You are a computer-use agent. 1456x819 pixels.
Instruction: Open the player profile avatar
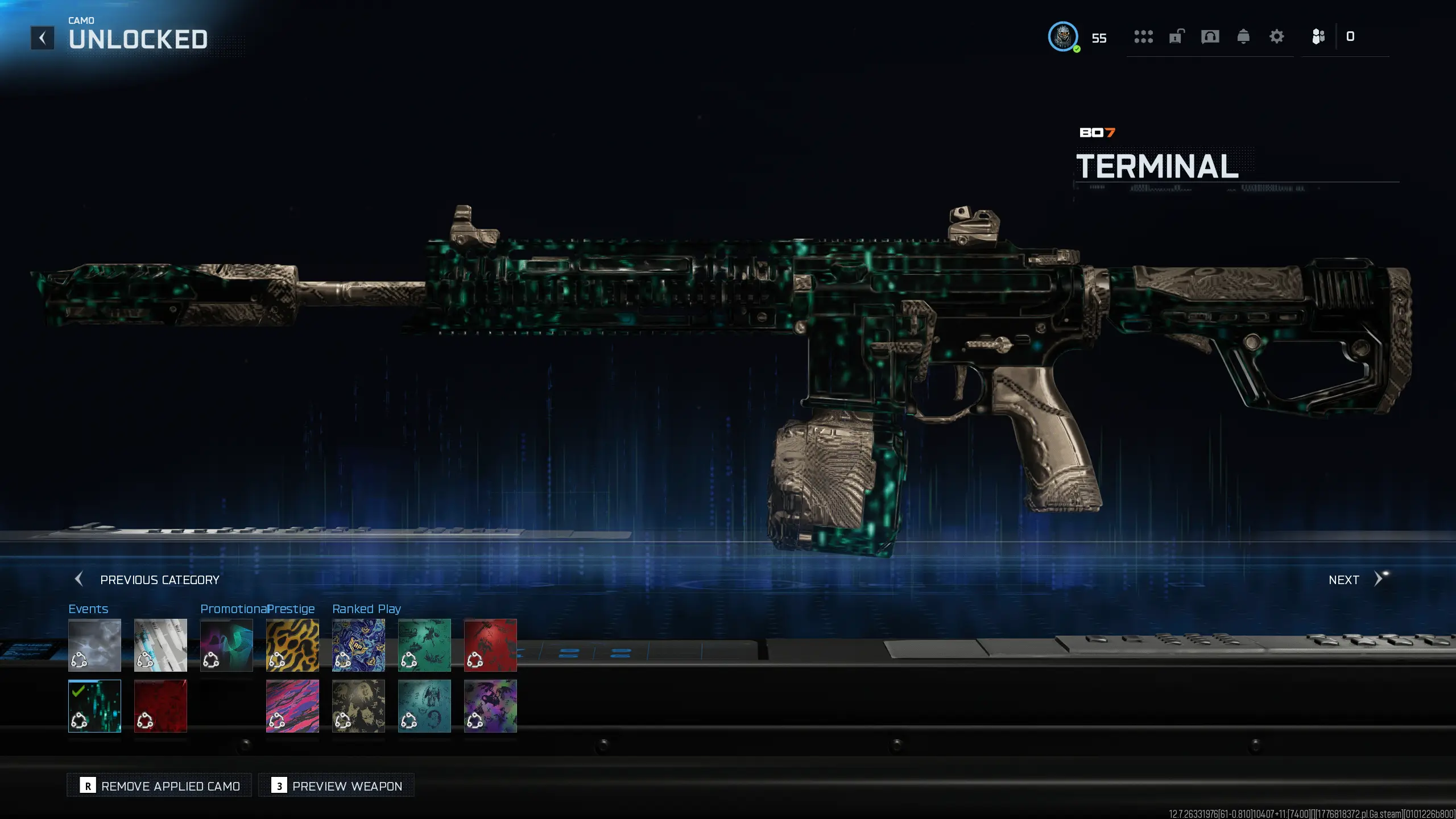1062,37
